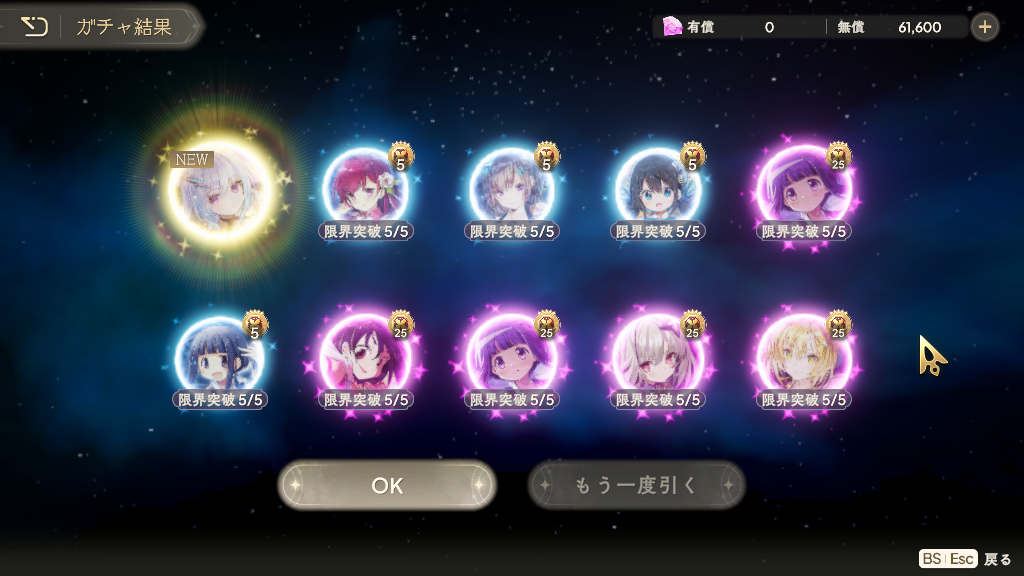Viewport: 1024px width, 576px height.
Task: Open gem purchase with the plus button
Action: coord(985,27)
